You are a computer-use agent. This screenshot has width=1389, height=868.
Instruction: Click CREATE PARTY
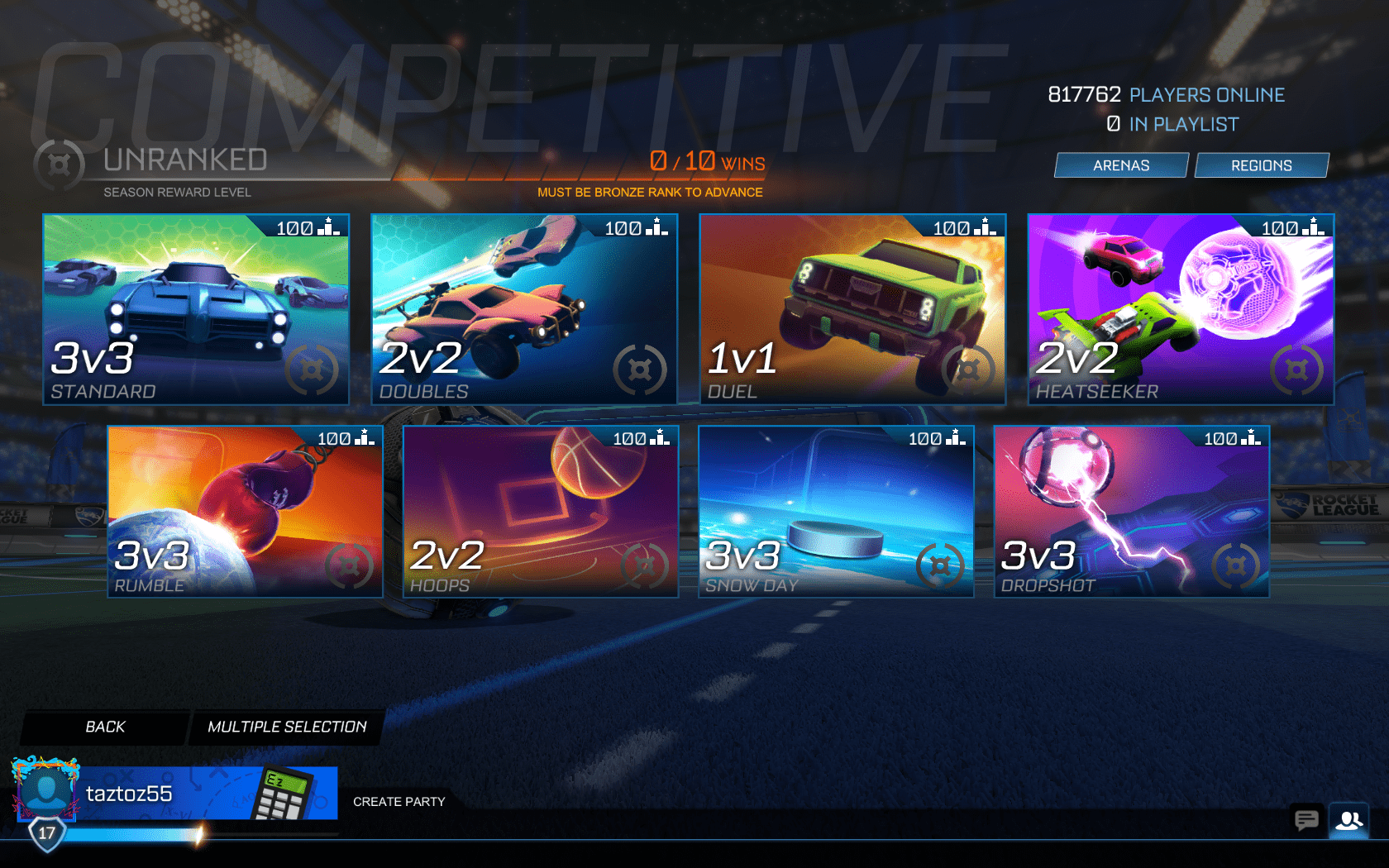click(399, 801)
